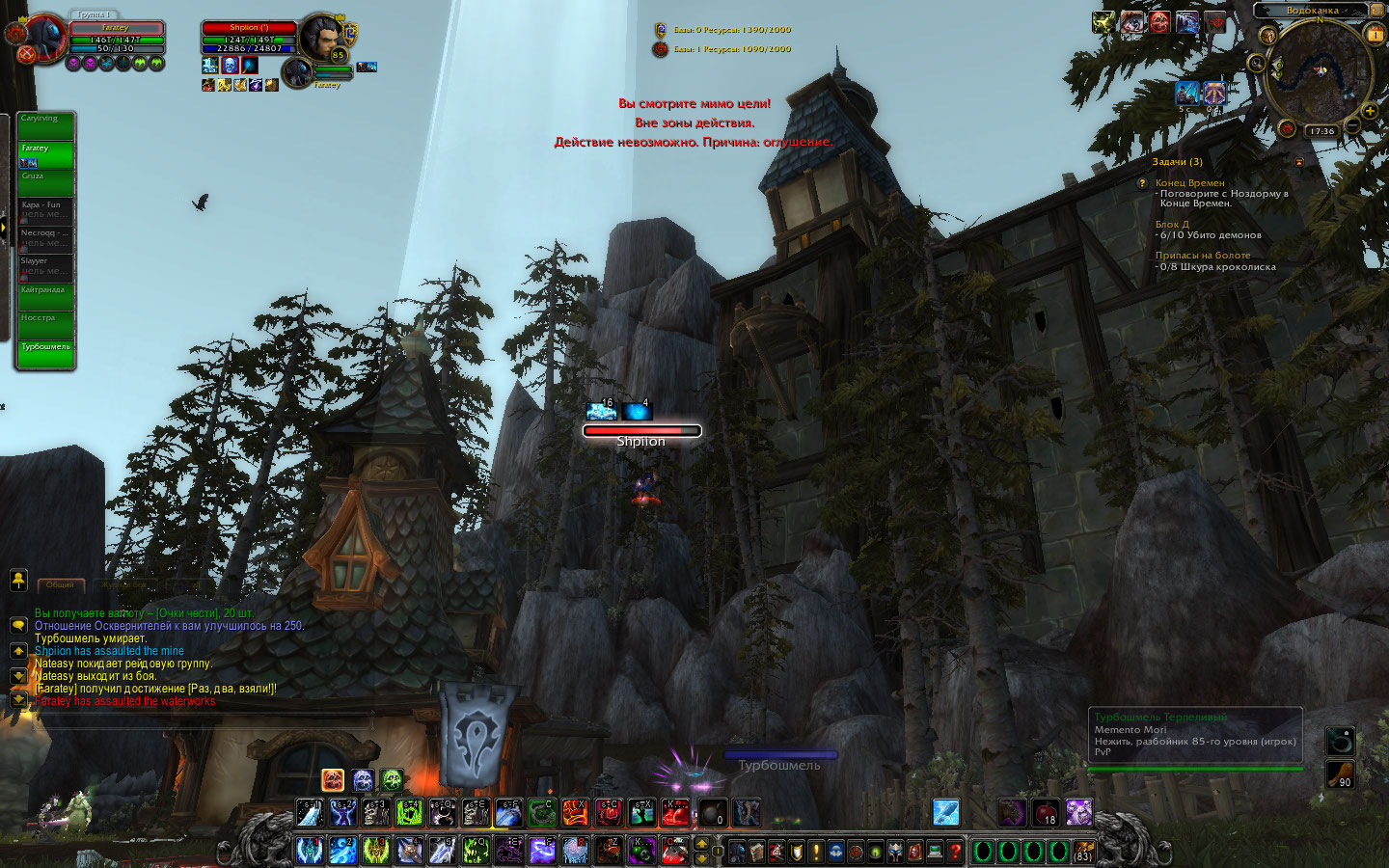
Task: Open the red question mark help button
Action: pyautogui.click(x=954, y=852)
